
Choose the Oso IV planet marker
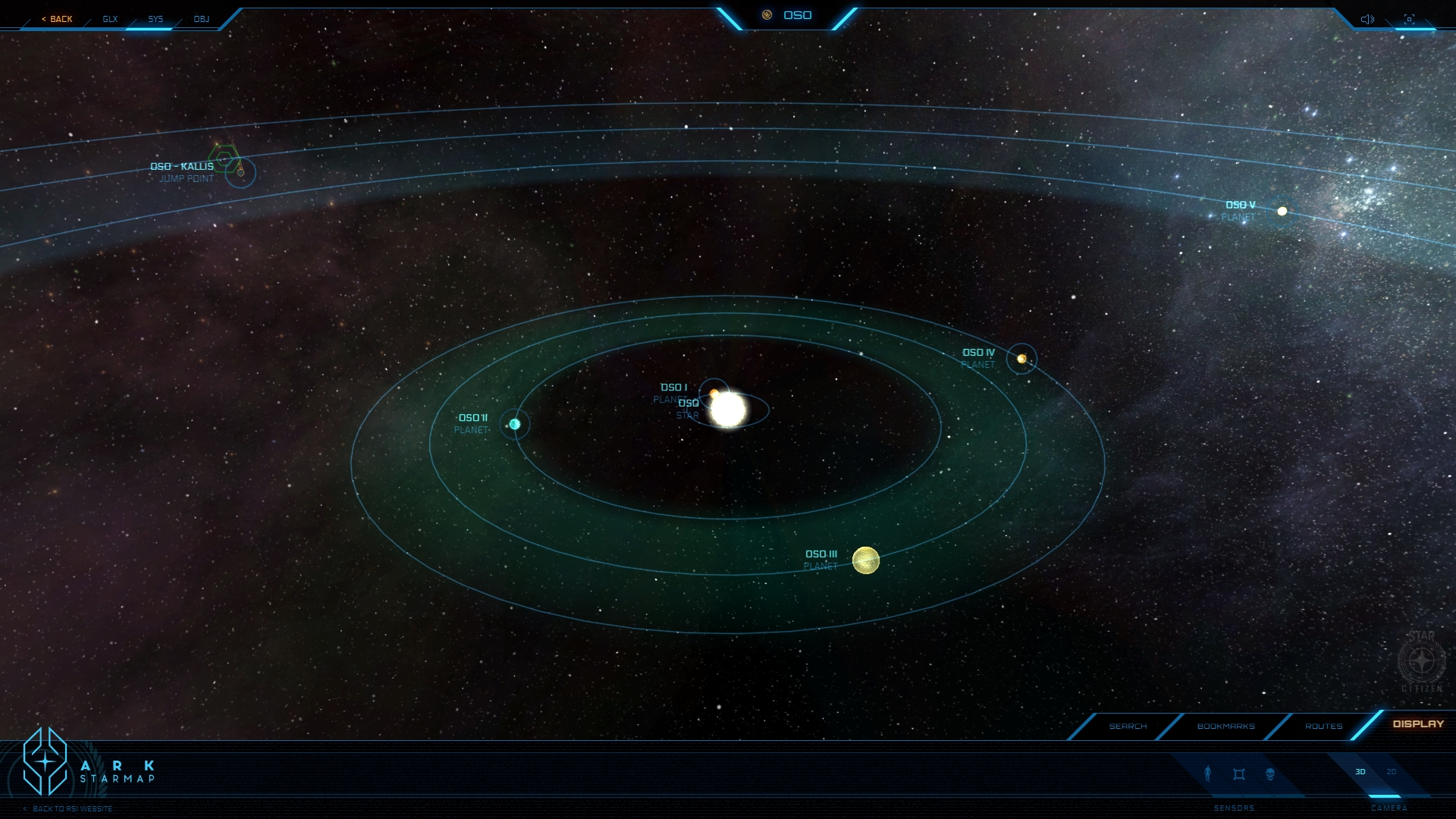coord(1021,359)
